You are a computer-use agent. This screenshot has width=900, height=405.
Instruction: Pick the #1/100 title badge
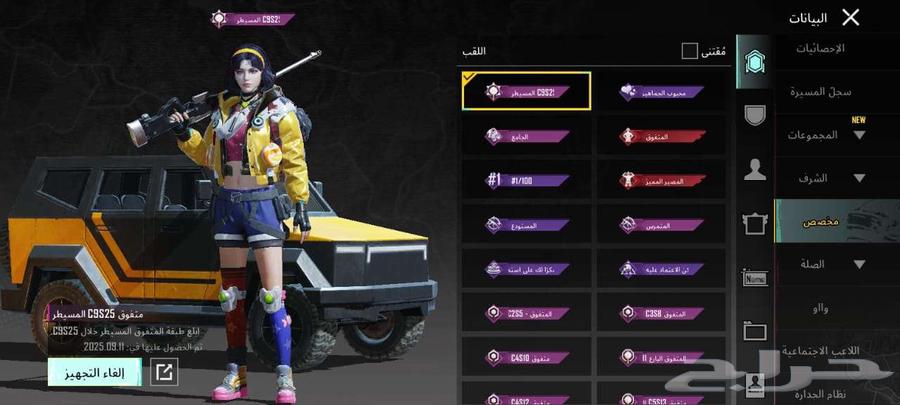[x=527, y=180]
